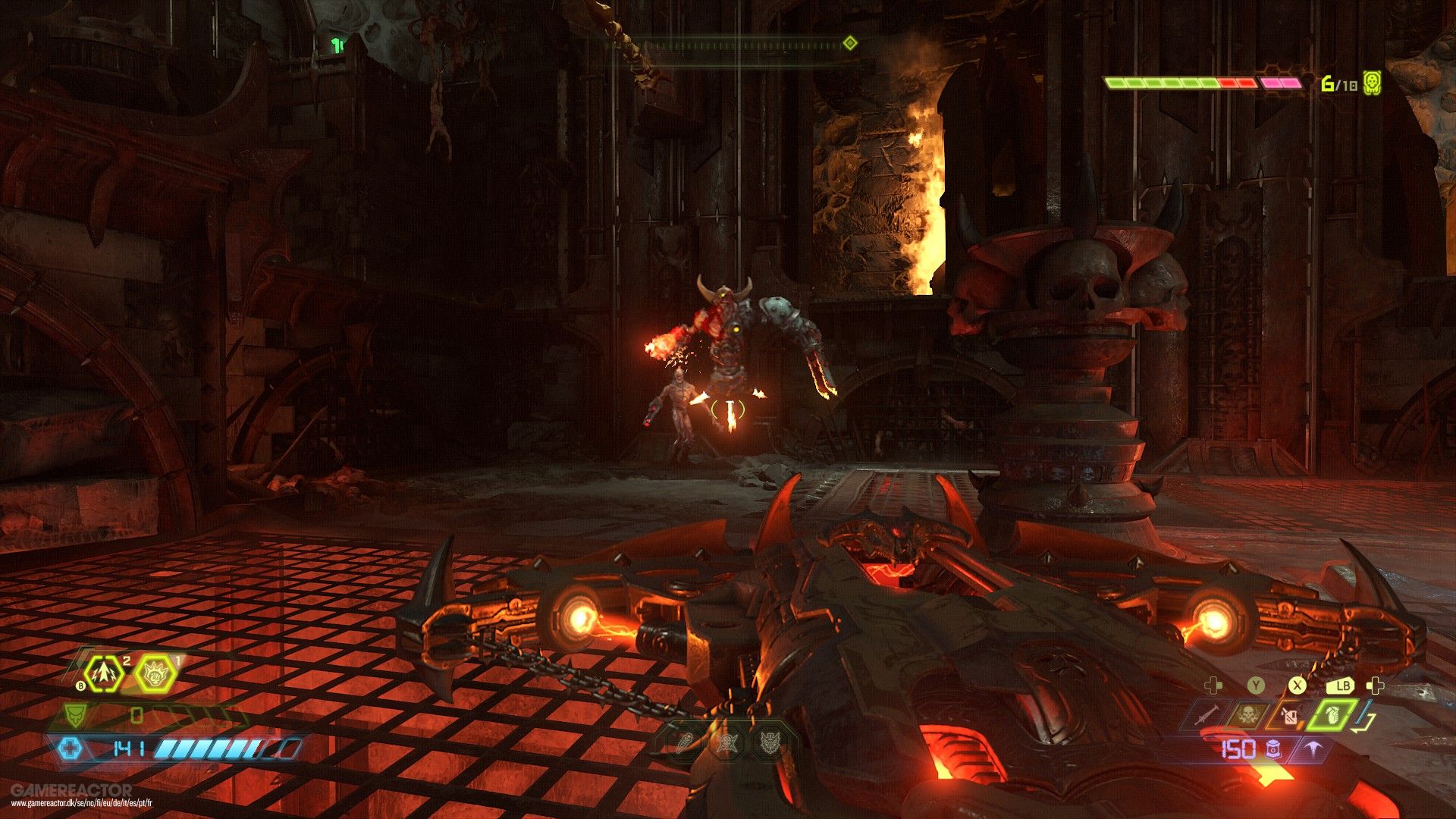
Task: Click the skull grenade equipment icon
Action: 1250,714
